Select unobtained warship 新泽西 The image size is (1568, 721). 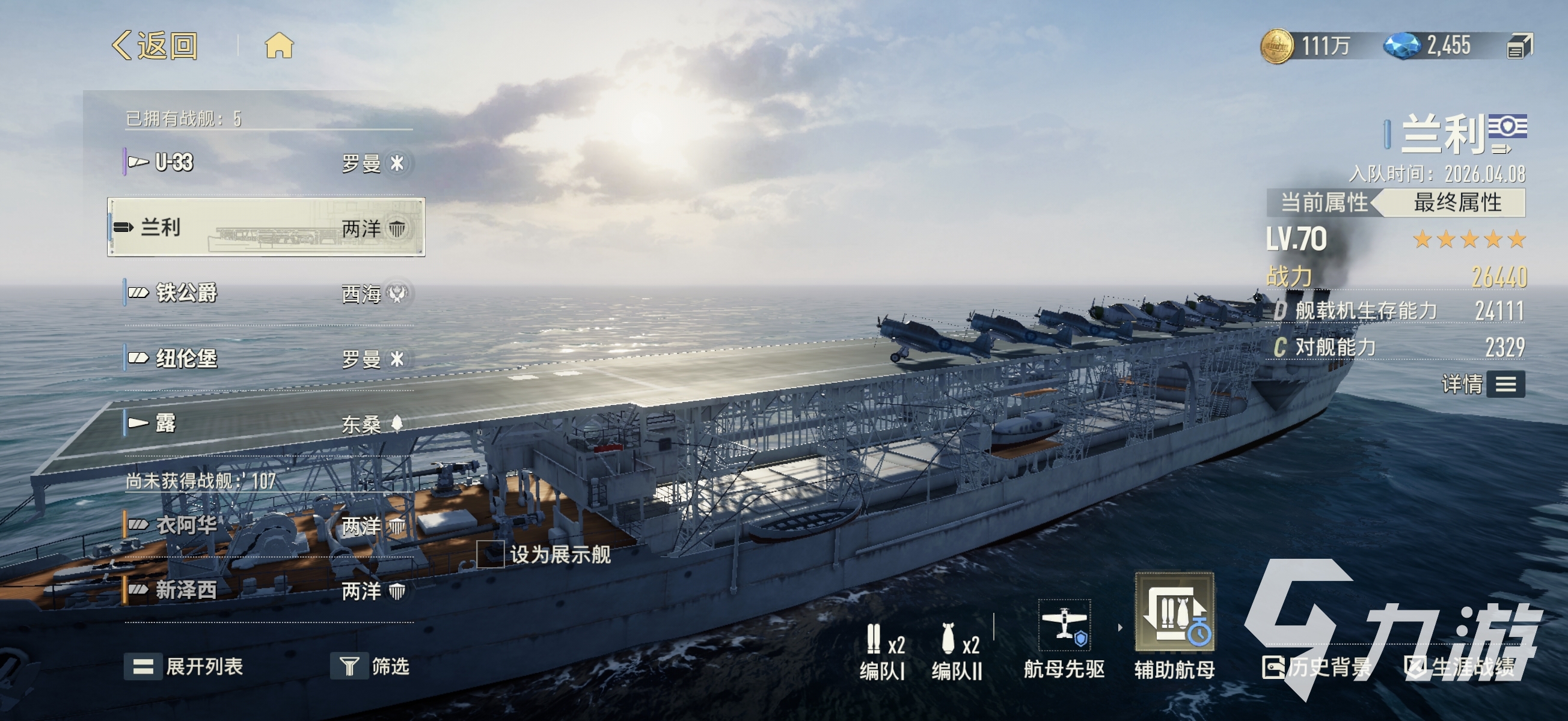click(266, 590)
